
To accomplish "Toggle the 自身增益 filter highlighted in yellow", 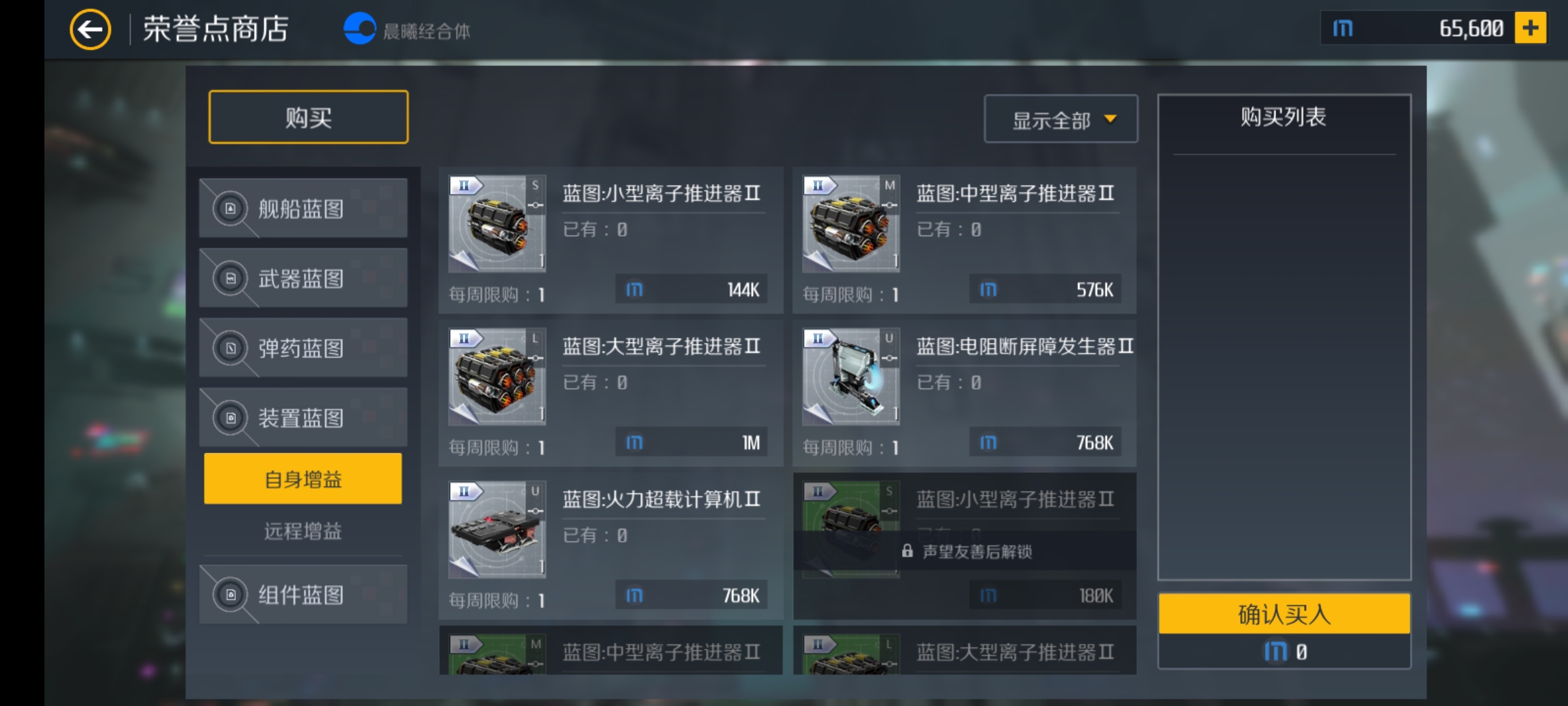I will (x=302, y=478).
